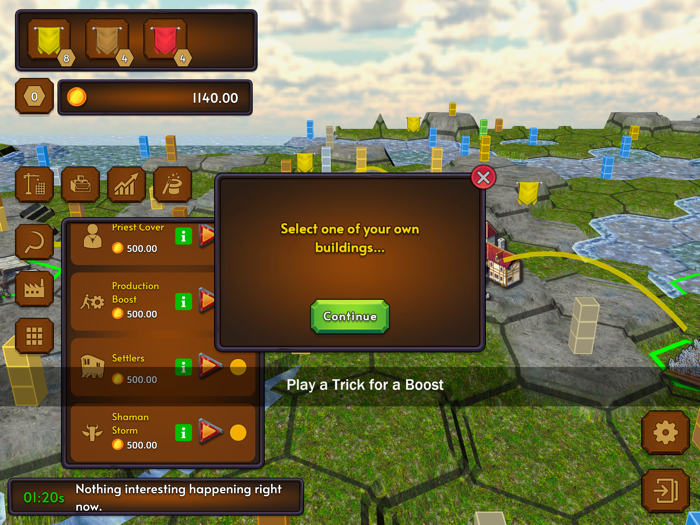
Task: Open the cash register trade menu
Action: [x=81, y=185]
